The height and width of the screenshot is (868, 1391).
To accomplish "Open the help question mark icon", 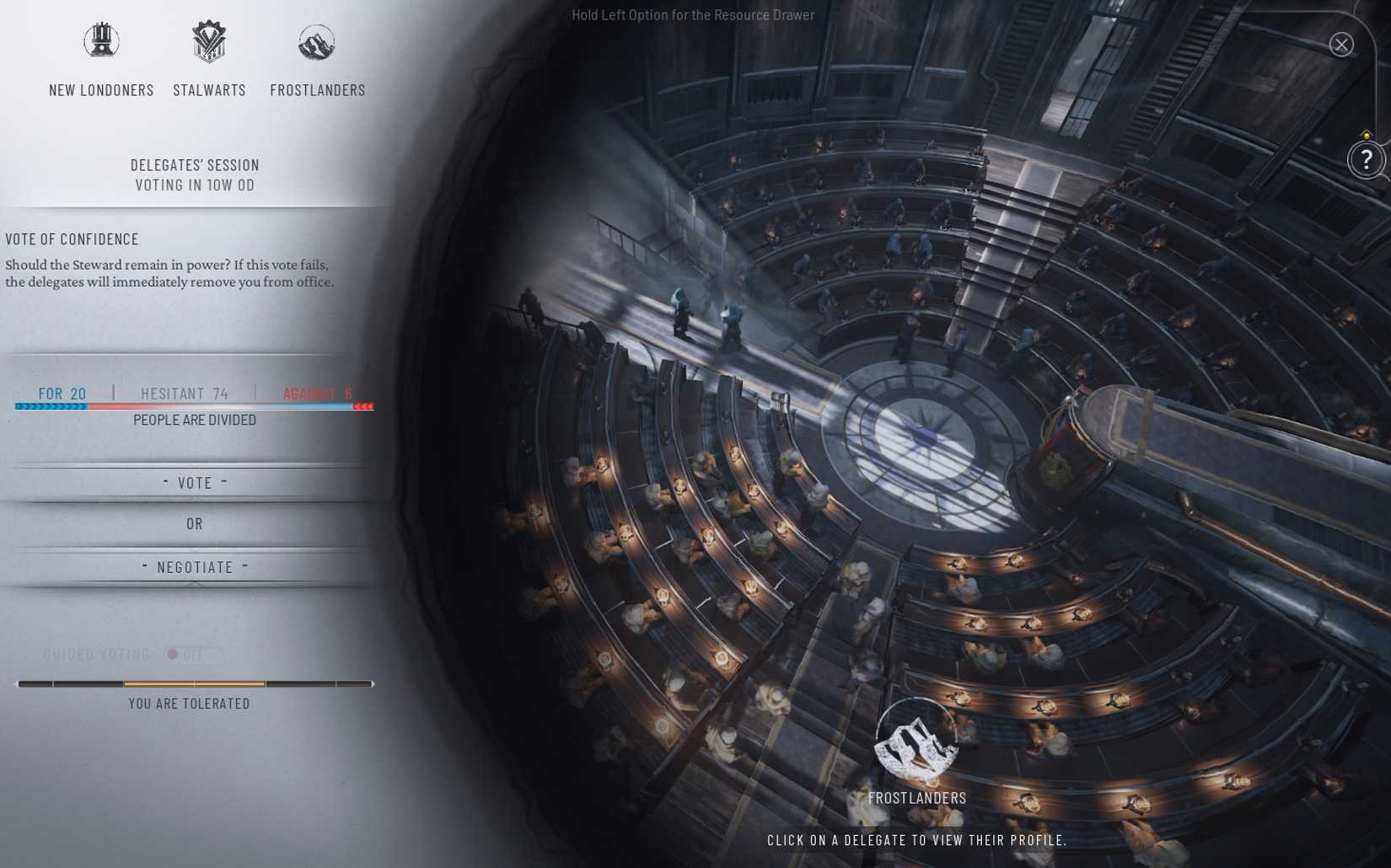I will point(1368,159).
